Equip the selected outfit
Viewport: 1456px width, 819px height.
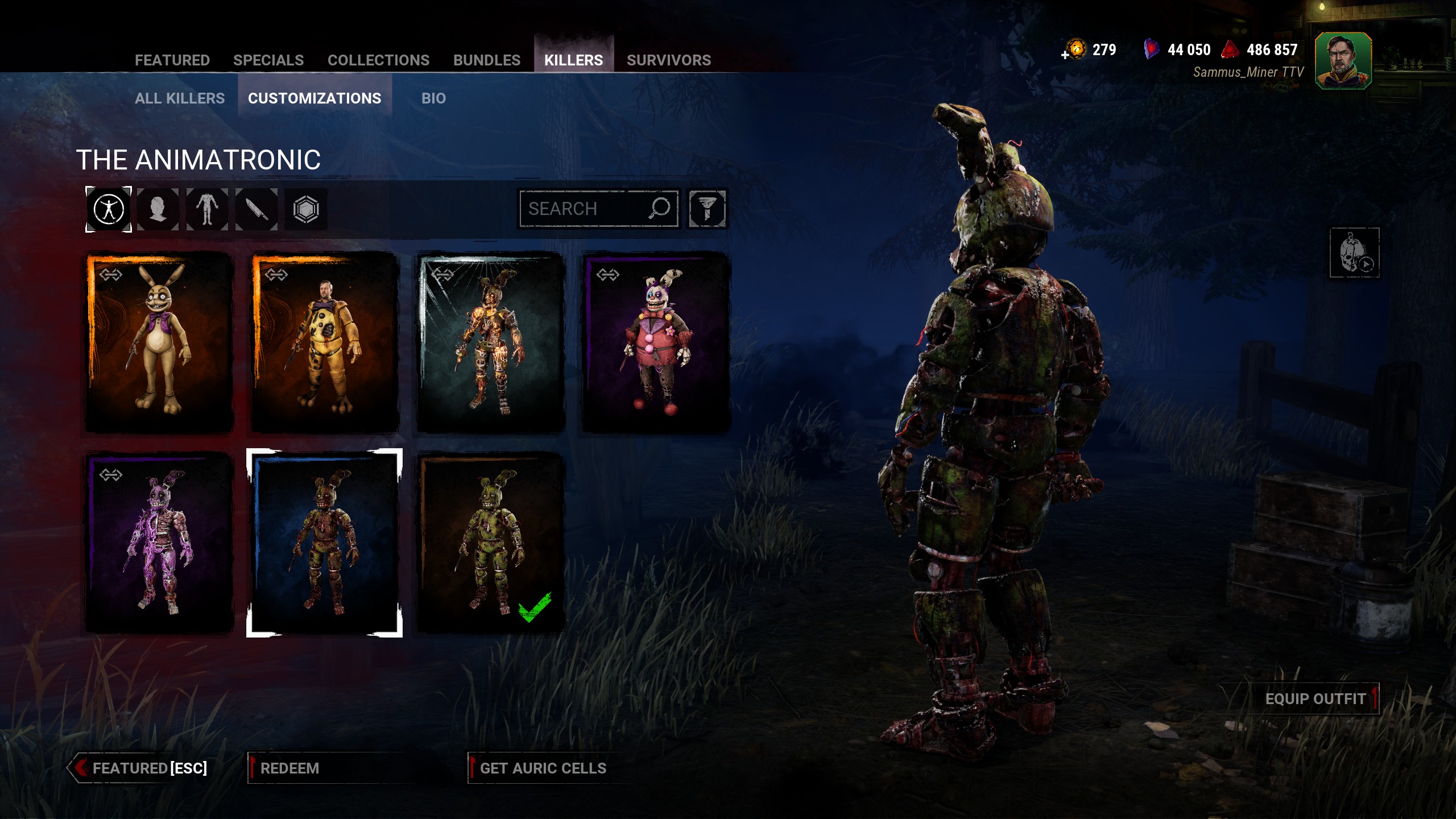[x=1315, y=699]
